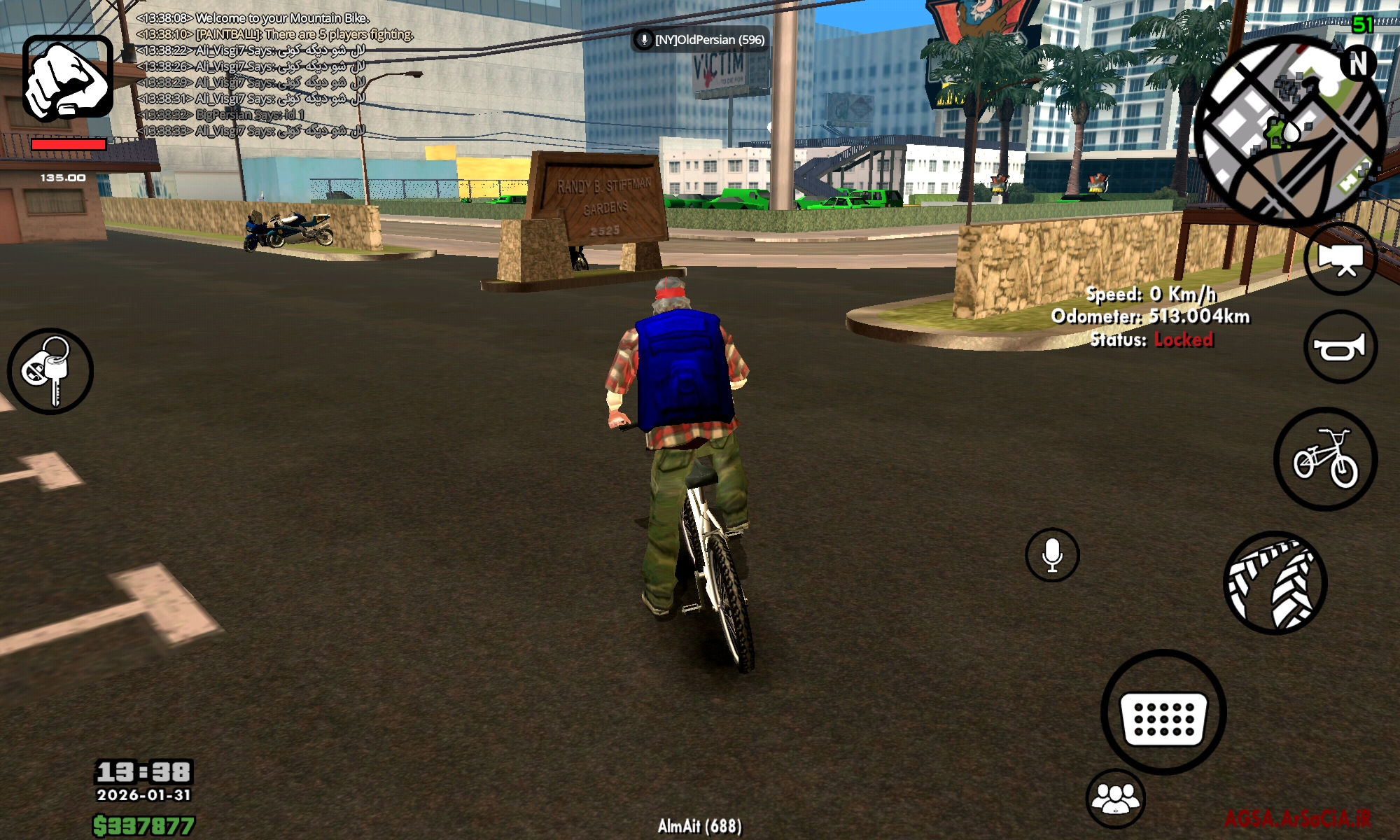Tap the fist weapon icon

tap(68, 78)
